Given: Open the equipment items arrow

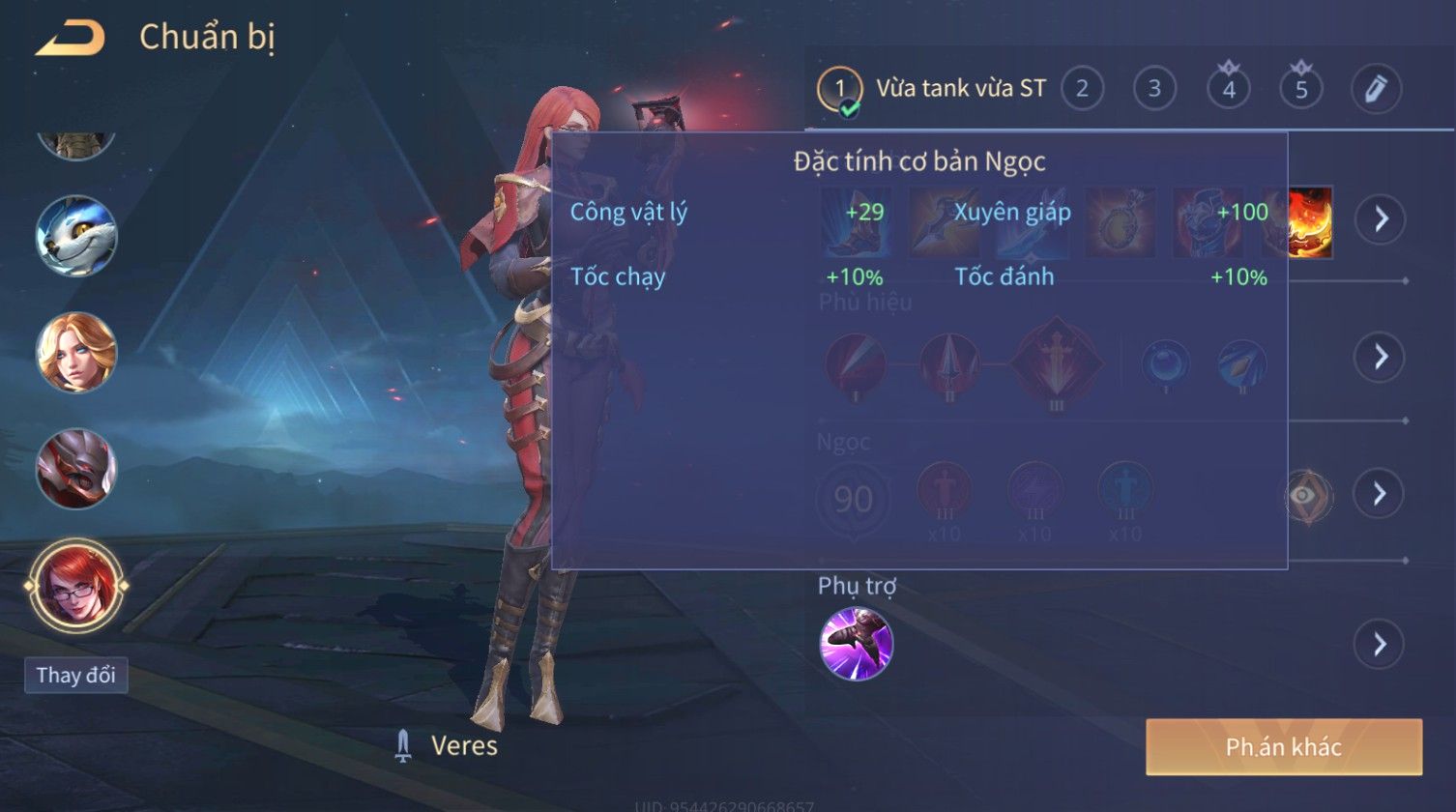Looking at the screenshot, I should (1380, 219).
